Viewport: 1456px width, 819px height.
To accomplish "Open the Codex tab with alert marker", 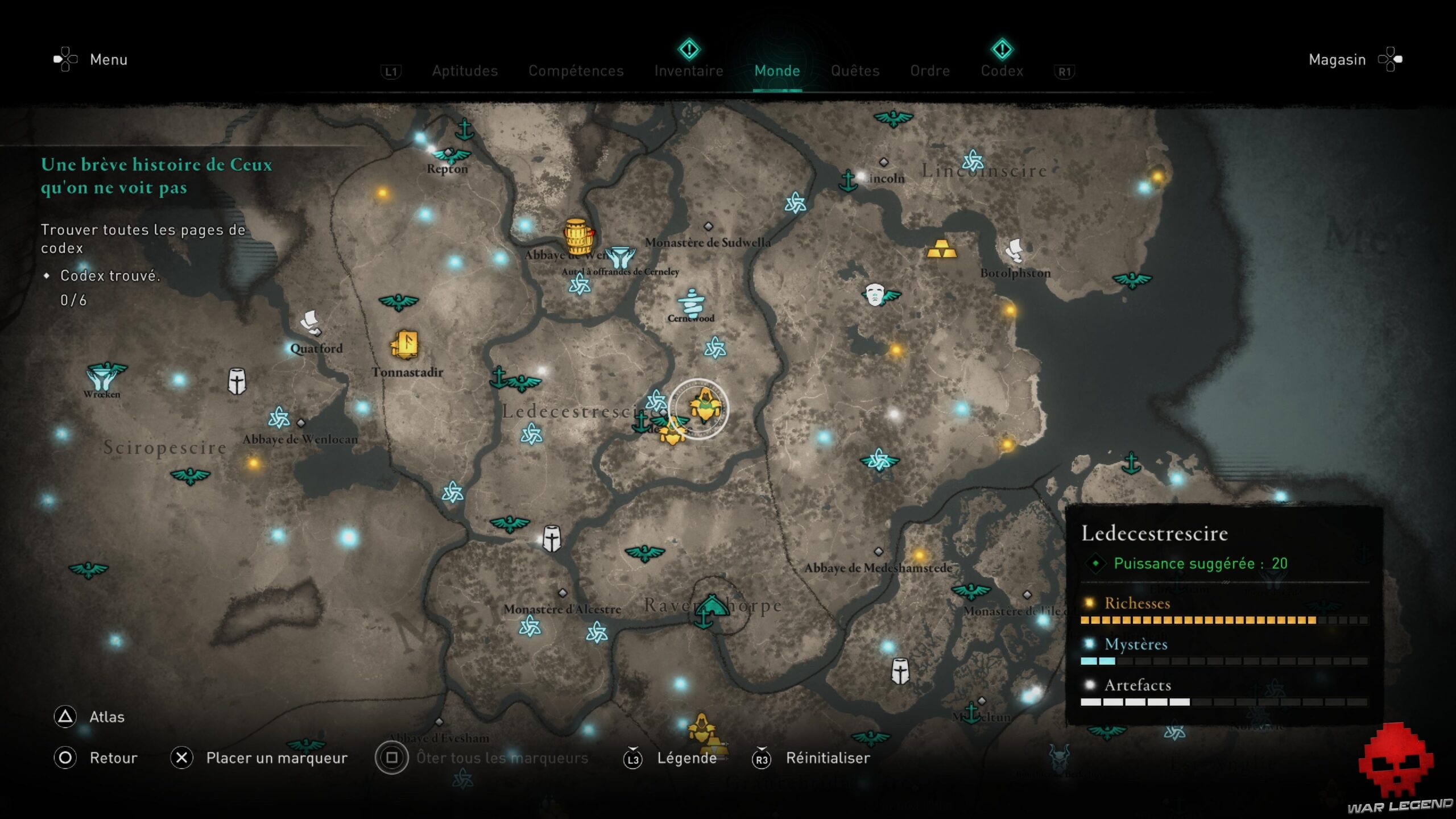I will [1002, 71].
